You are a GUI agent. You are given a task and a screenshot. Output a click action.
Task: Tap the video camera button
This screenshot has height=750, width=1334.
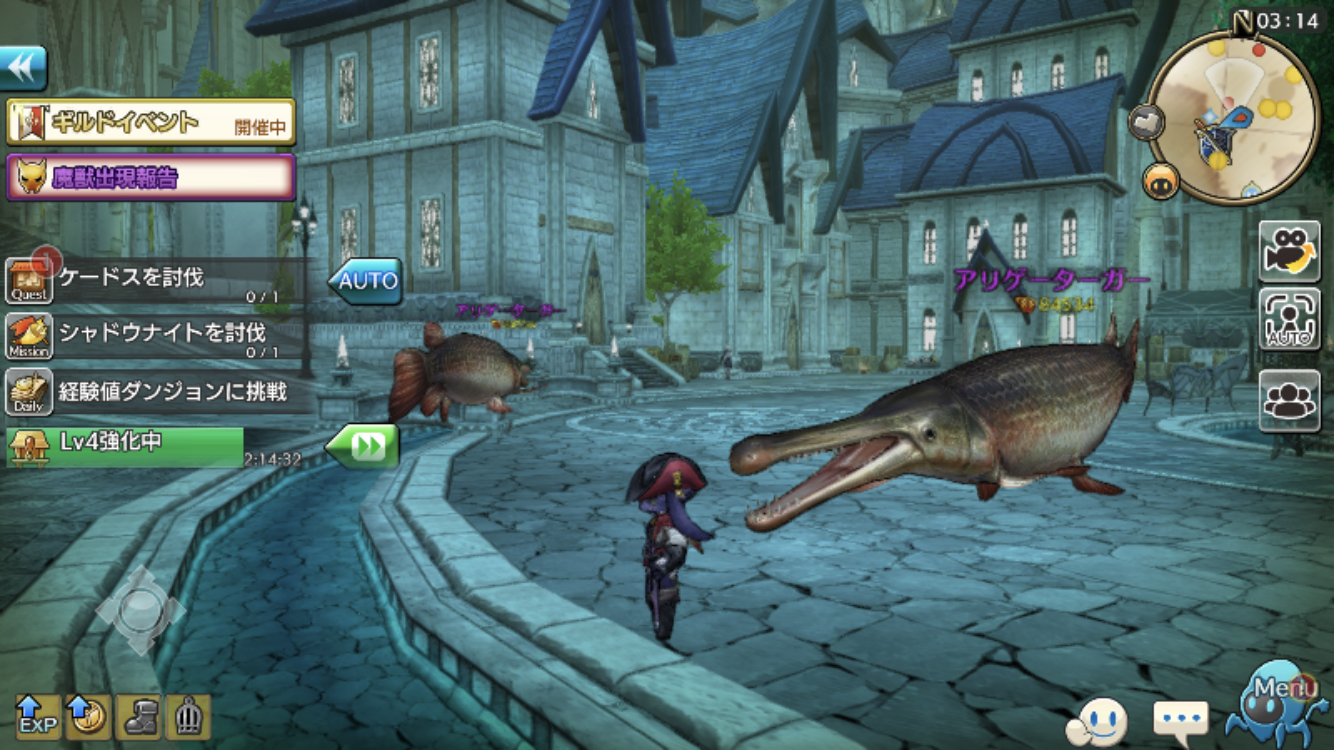click(1289, 250)
